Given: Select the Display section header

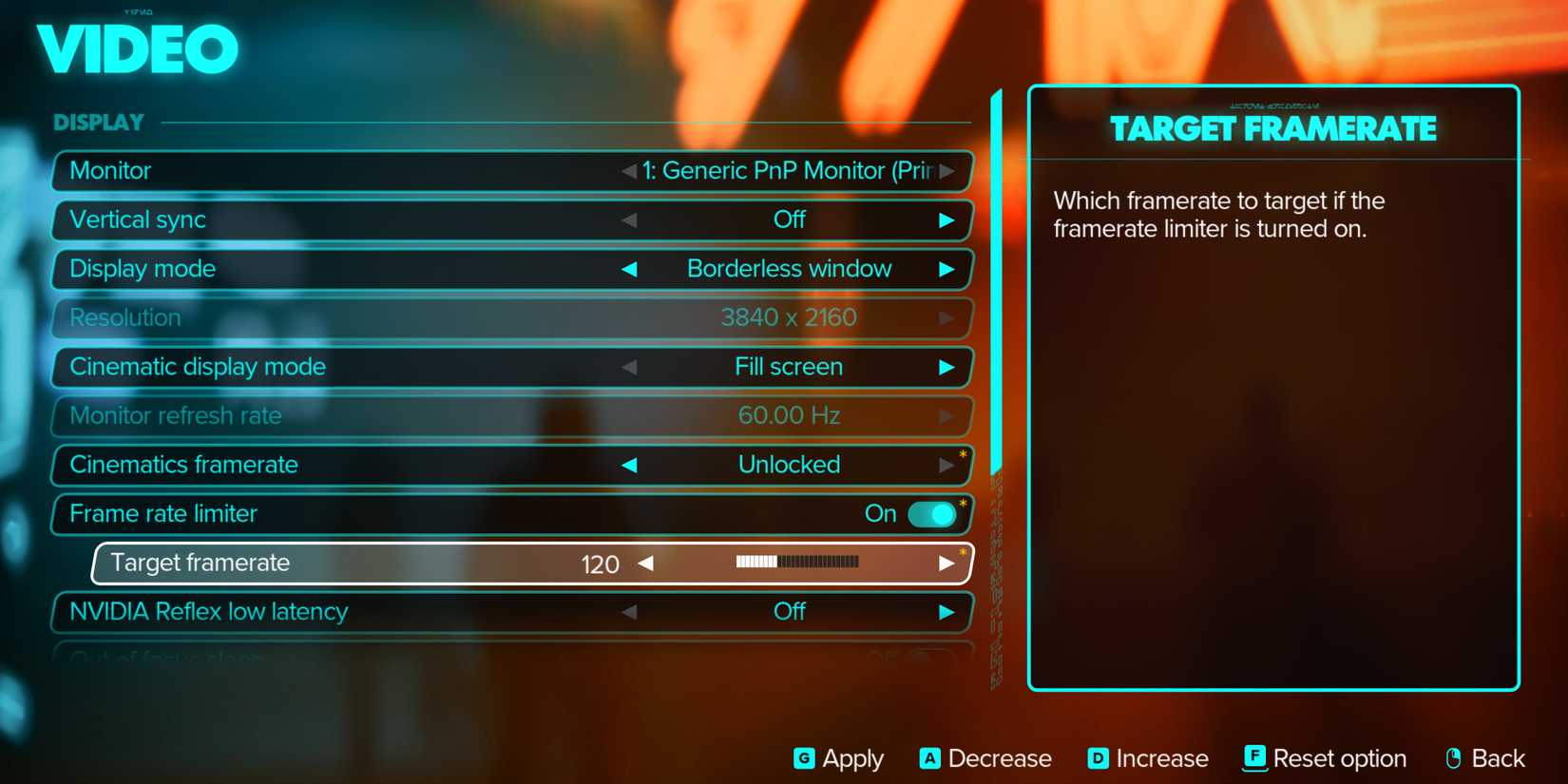Looking at the screenshot, I should click(98, 122).
